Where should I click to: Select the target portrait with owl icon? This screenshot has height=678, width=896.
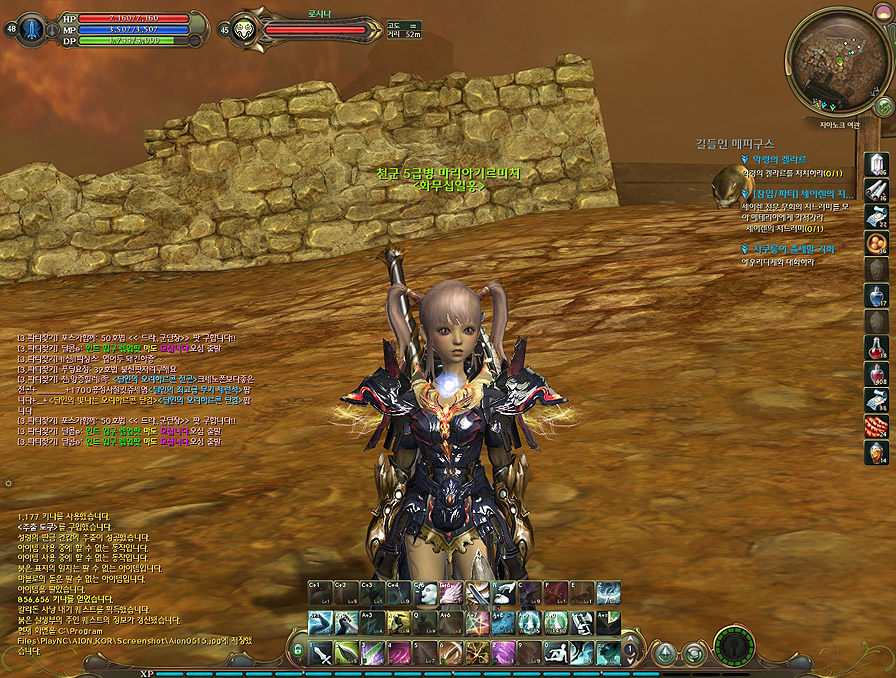tap(243, 29)
